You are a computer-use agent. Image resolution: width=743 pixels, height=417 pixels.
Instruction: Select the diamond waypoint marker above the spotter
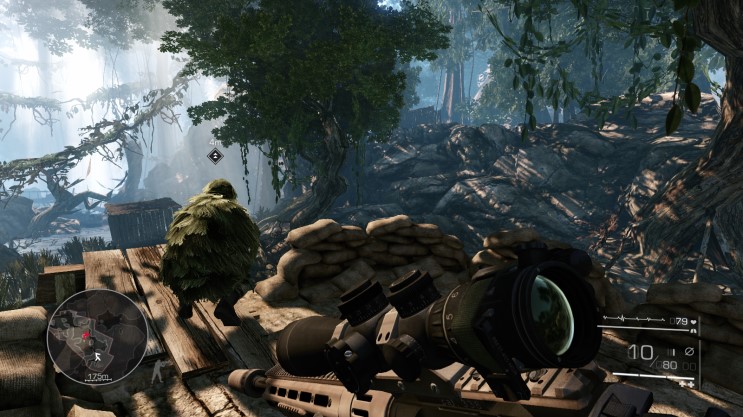[215, 155]
